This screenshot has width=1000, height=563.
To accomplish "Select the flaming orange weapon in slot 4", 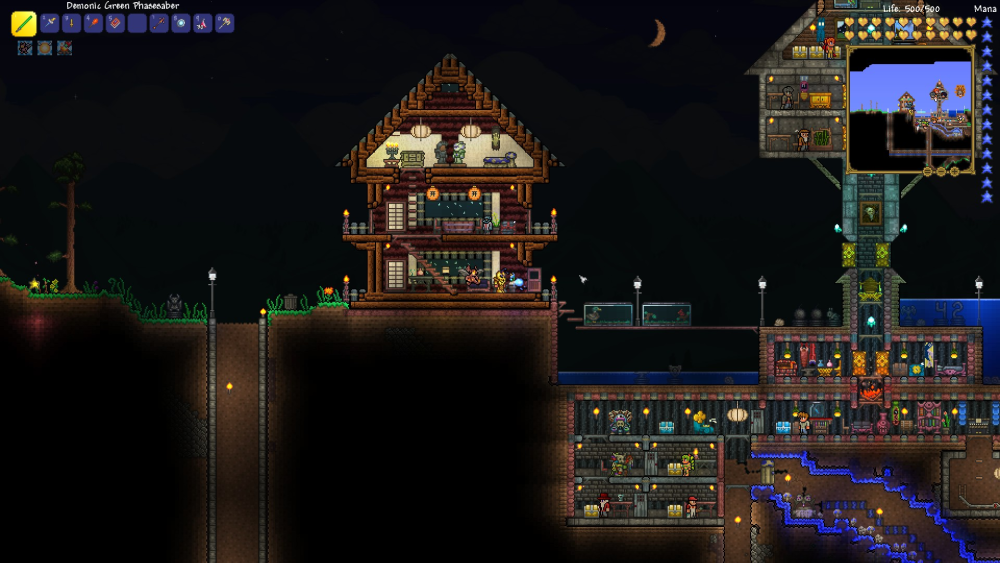I will click(93, 22).
